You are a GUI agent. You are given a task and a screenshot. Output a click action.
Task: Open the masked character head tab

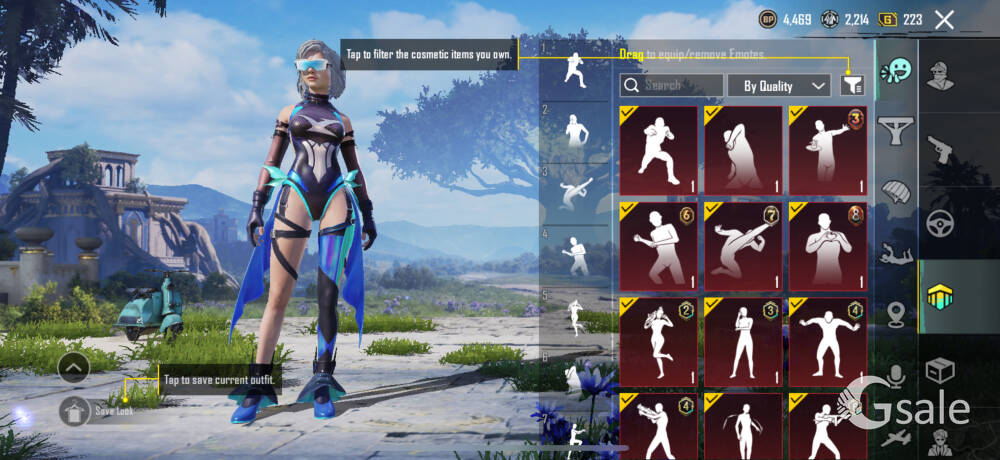pyautogui.click(x=940, y=76)
